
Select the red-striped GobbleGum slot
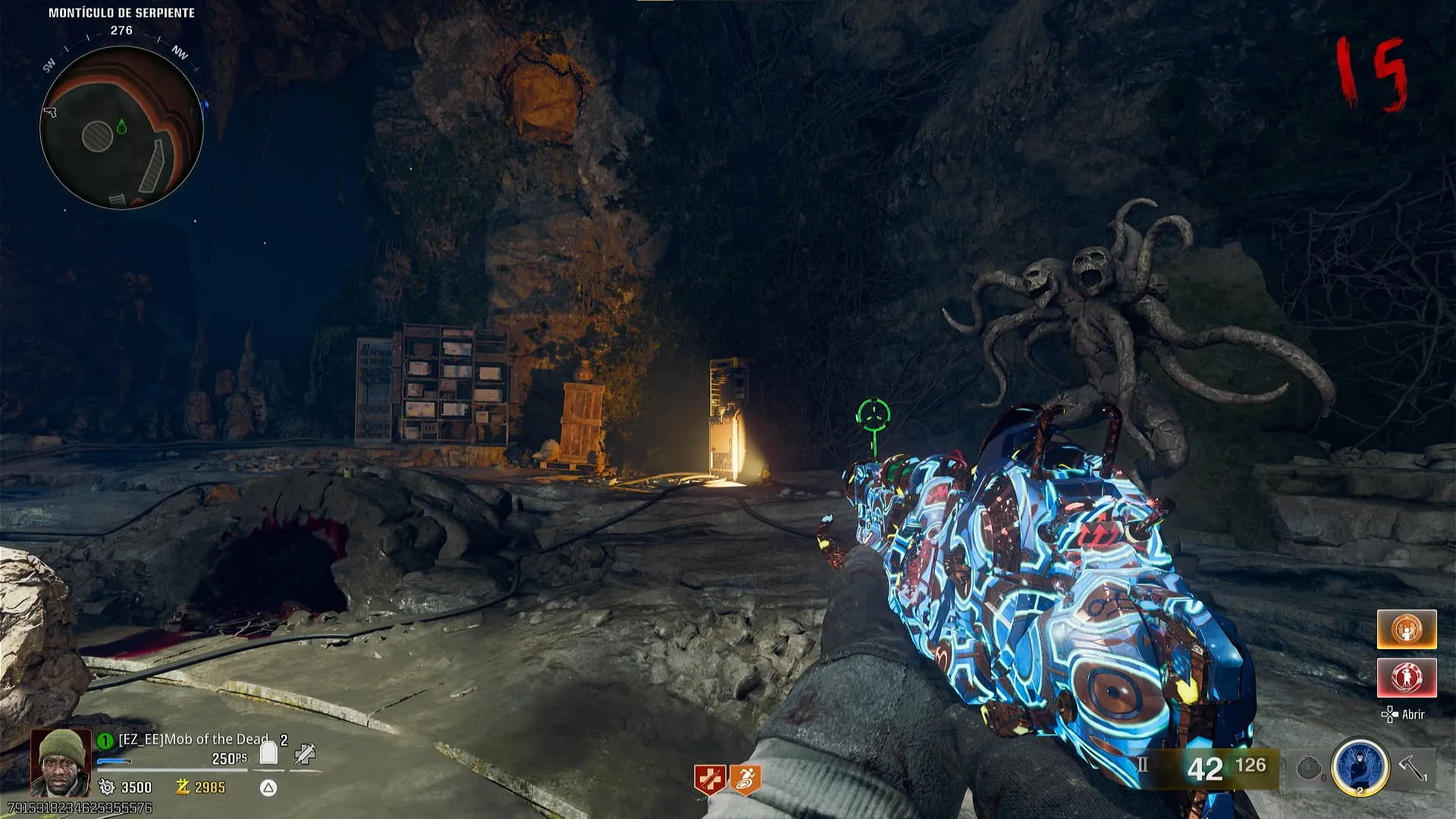click(1407, 677)
